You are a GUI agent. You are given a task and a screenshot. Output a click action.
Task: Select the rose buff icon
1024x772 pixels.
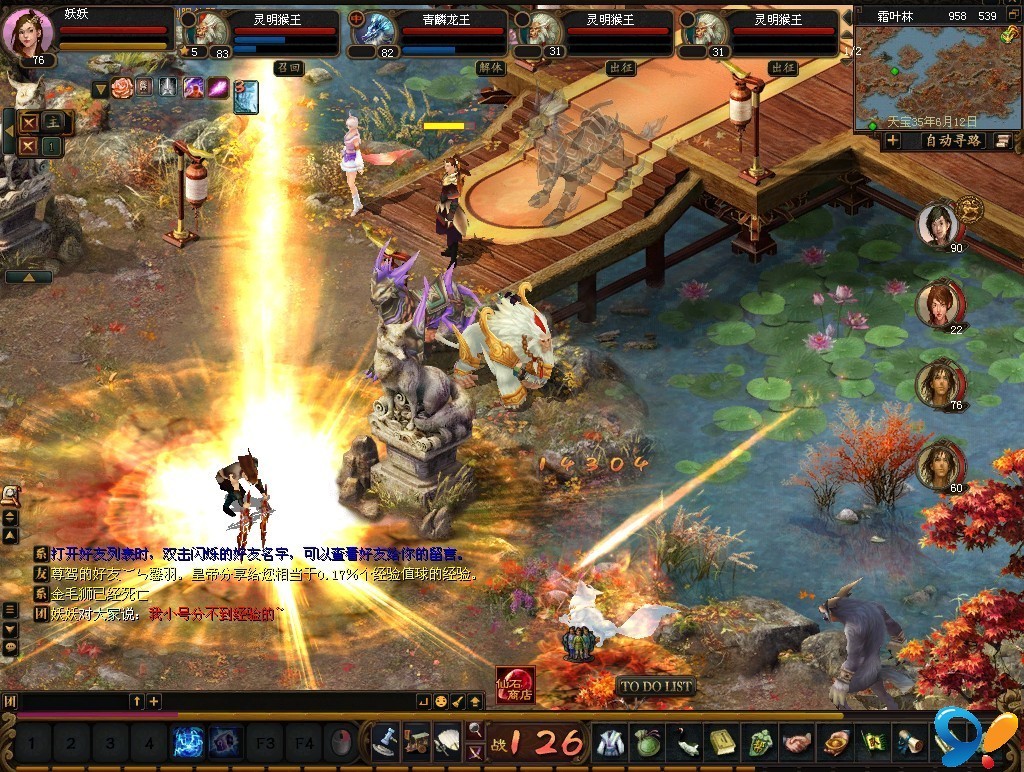tap(122, 88)
